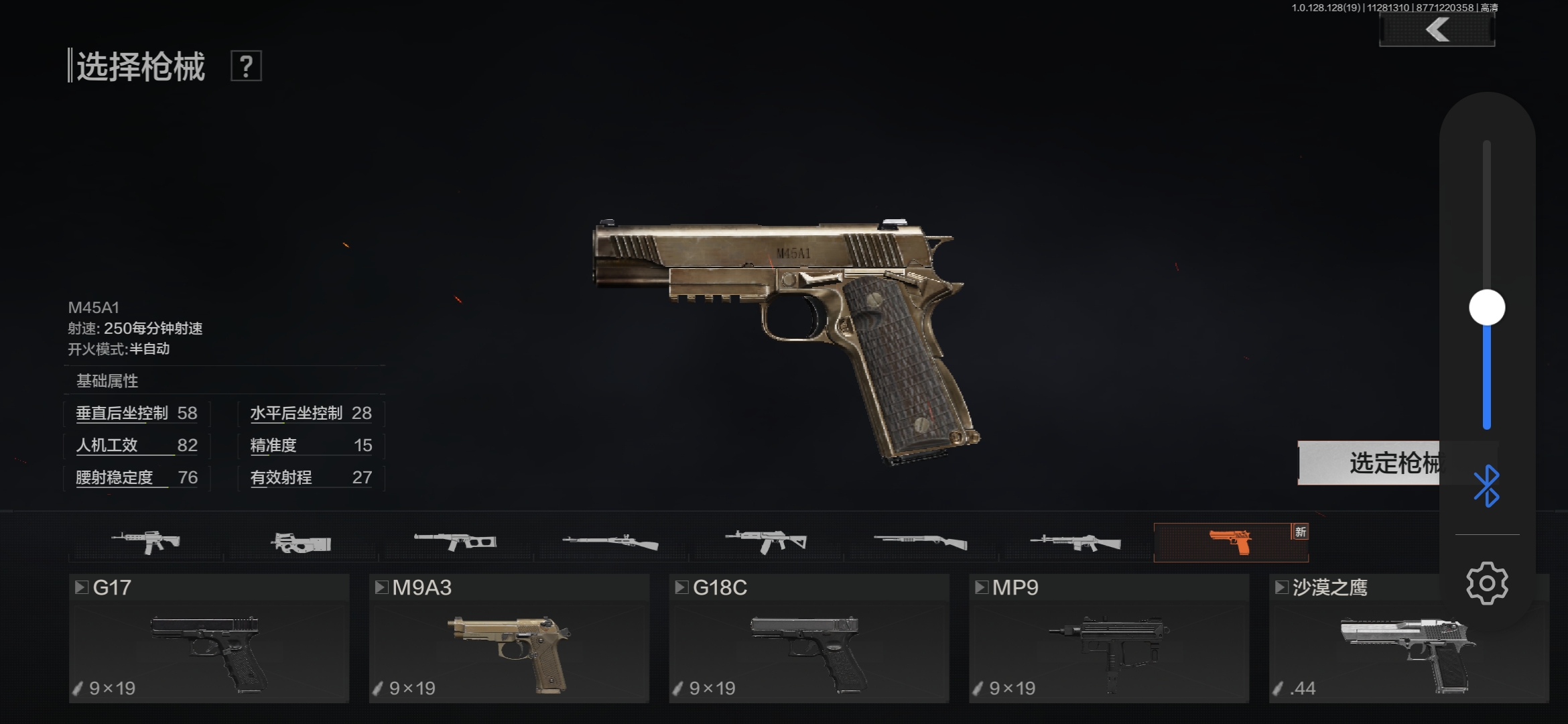Switch to the AK-style rifle category tab

tap(766, 542)
